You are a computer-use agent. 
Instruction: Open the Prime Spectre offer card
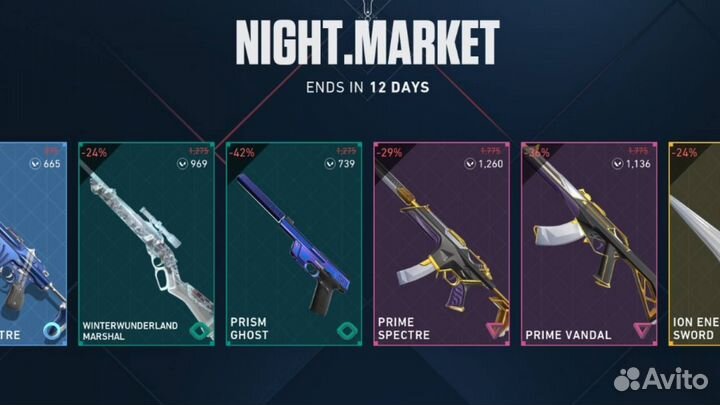click(x=441, y=245)
